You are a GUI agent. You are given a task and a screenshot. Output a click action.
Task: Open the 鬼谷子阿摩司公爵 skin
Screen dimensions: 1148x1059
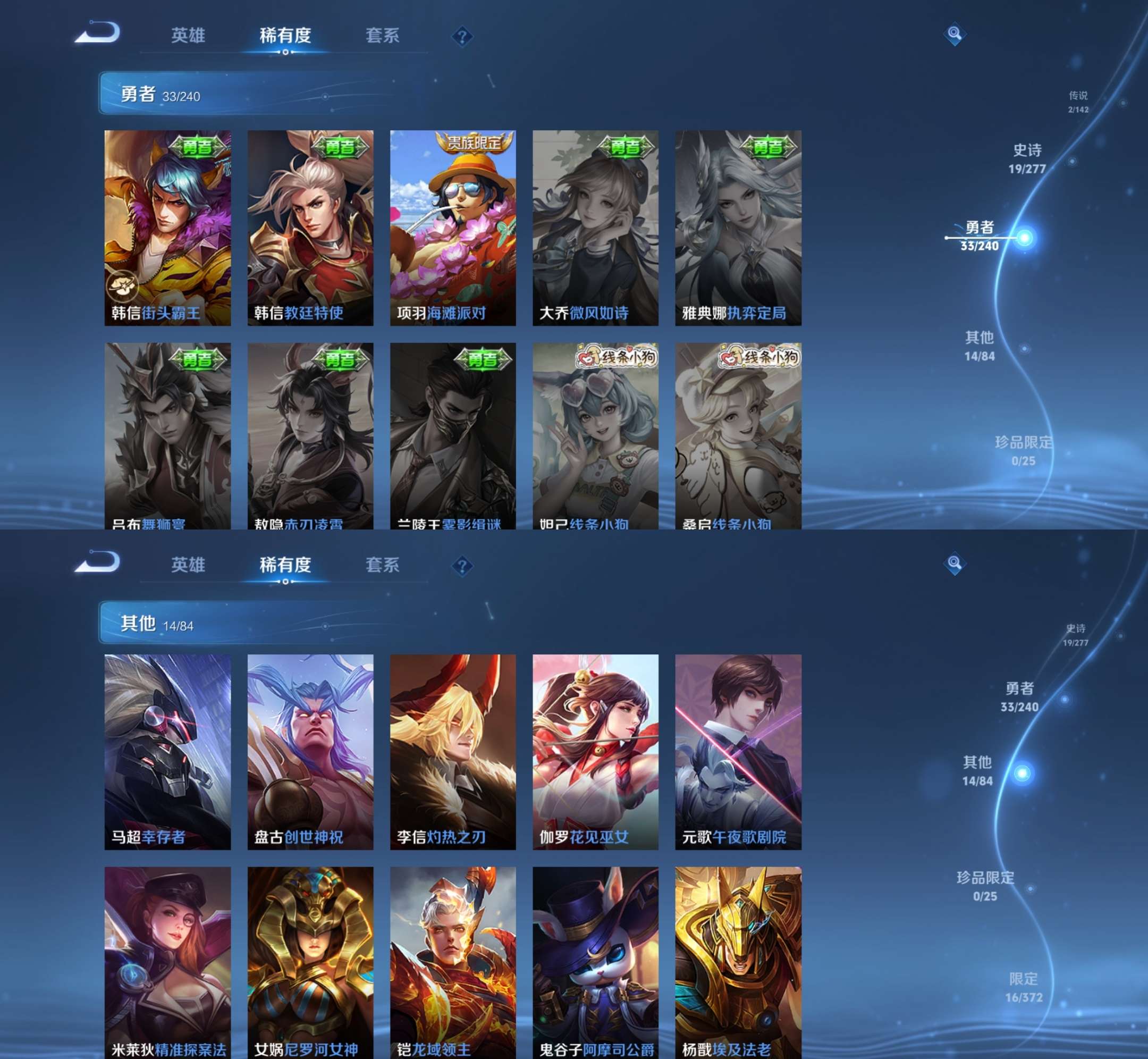coord(595,963)
